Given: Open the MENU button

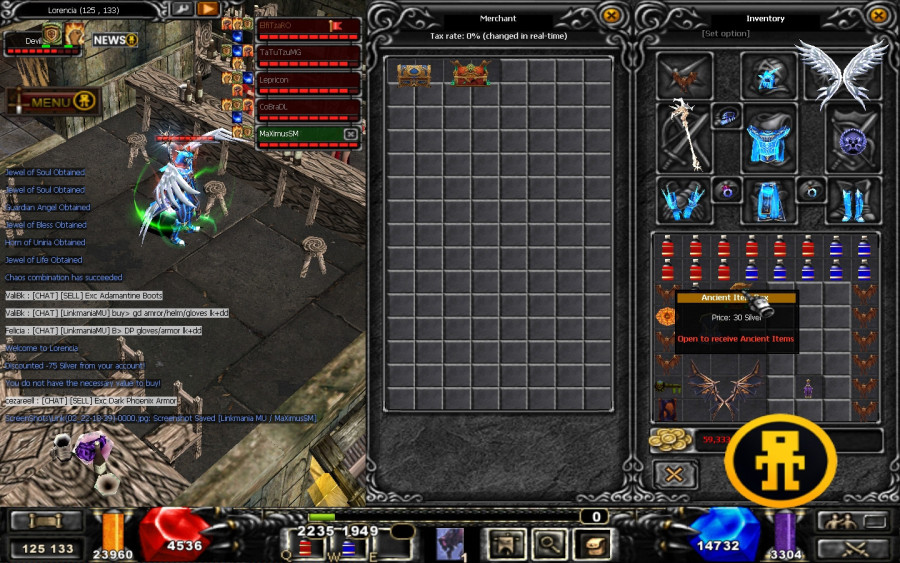Looking at the screenshot, I should pyautogui.click(x=53, y=101).
